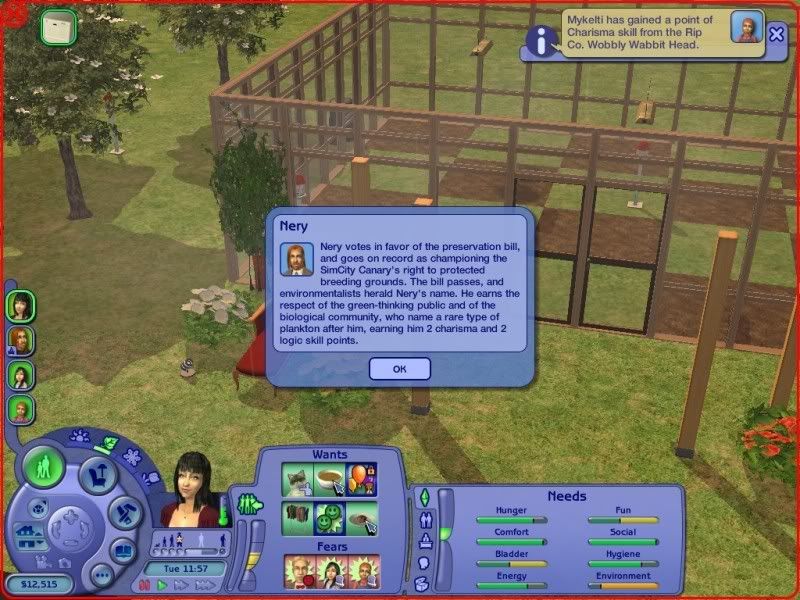Open the options menu with the three dots
The height and width of the screenshot is (600, 800).
(100, 577)
